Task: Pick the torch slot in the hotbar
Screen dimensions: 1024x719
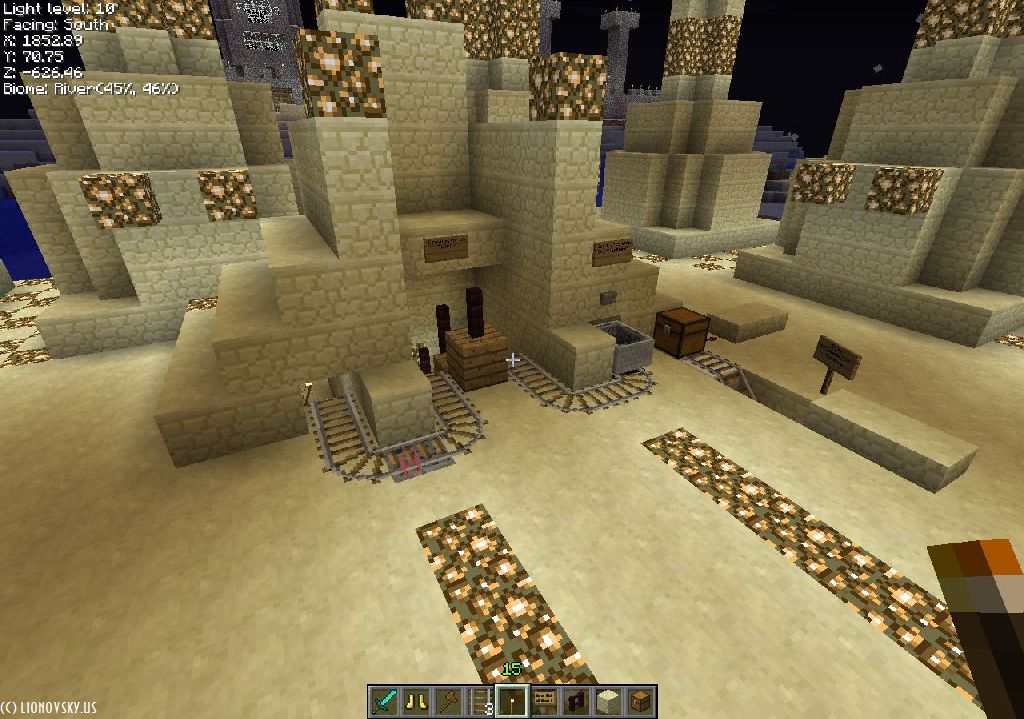Action: (x=512, y=701)
